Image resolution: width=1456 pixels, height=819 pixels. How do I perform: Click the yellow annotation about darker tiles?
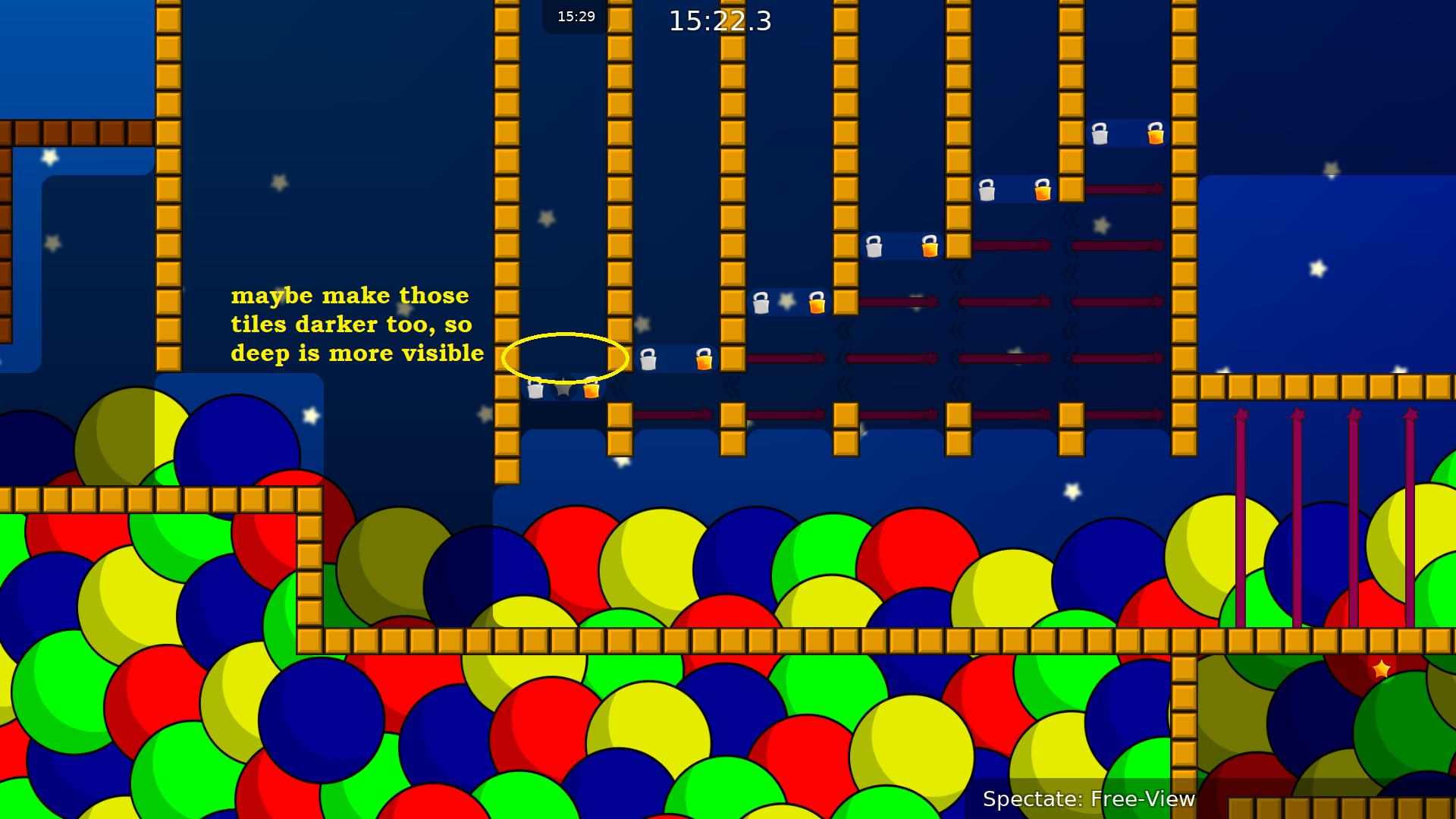pyautogui.click(x=356, y=325)
